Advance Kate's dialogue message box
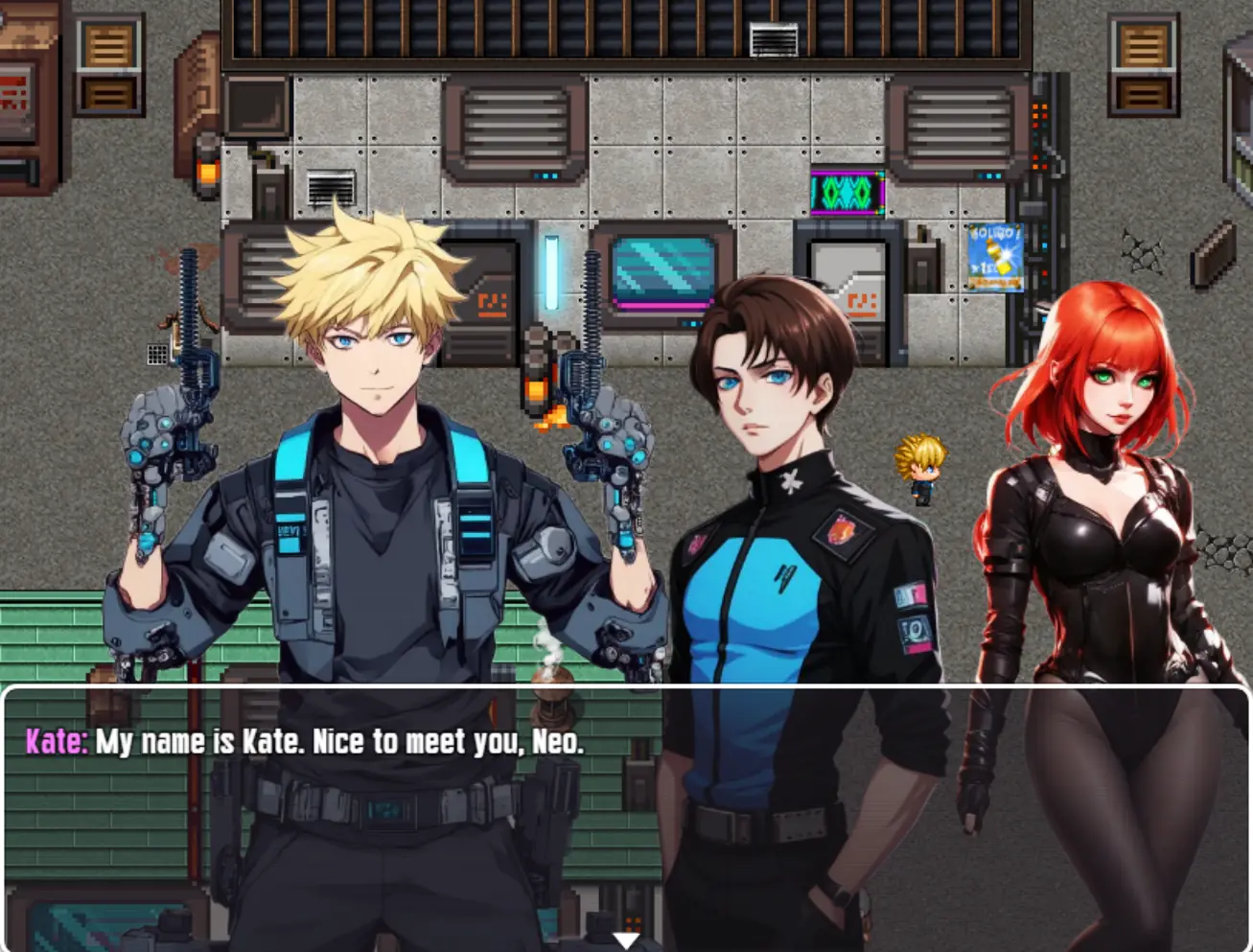This screenshot has width=1253, height=952. click(x=625, y=815)
